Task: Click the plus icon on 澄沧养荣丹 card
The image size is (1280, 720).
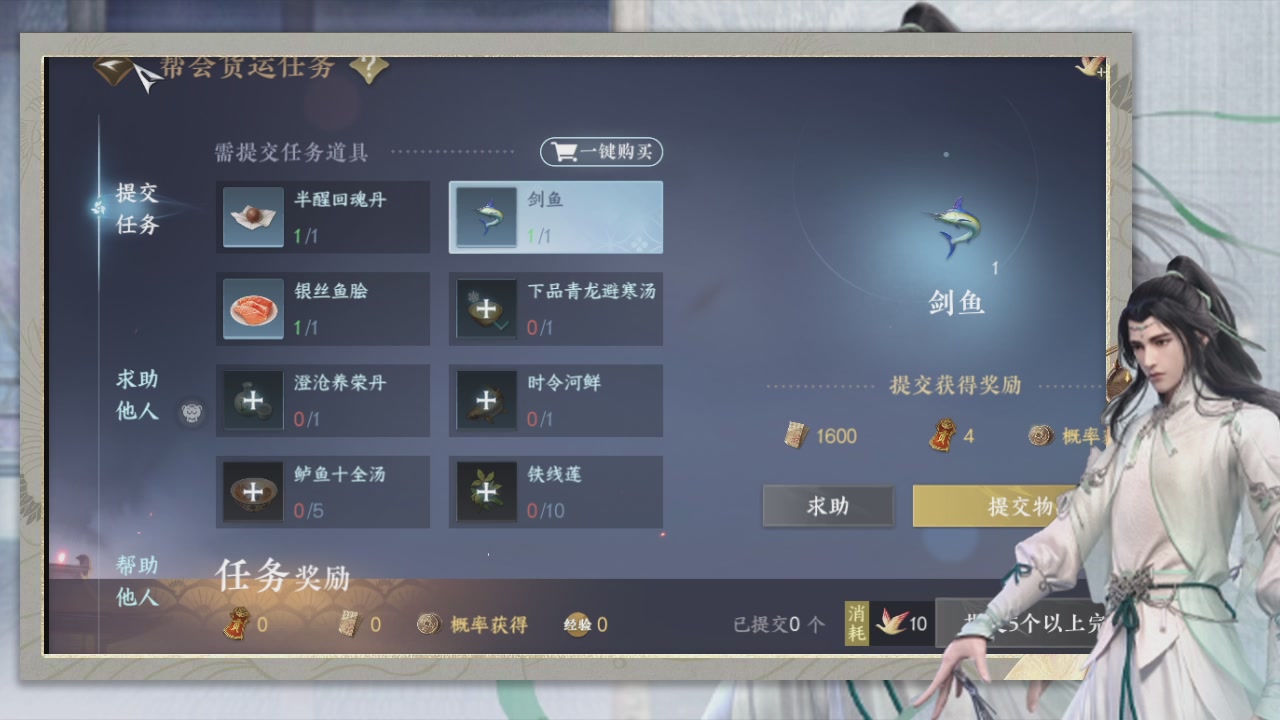Action: [x=253, y=400]
